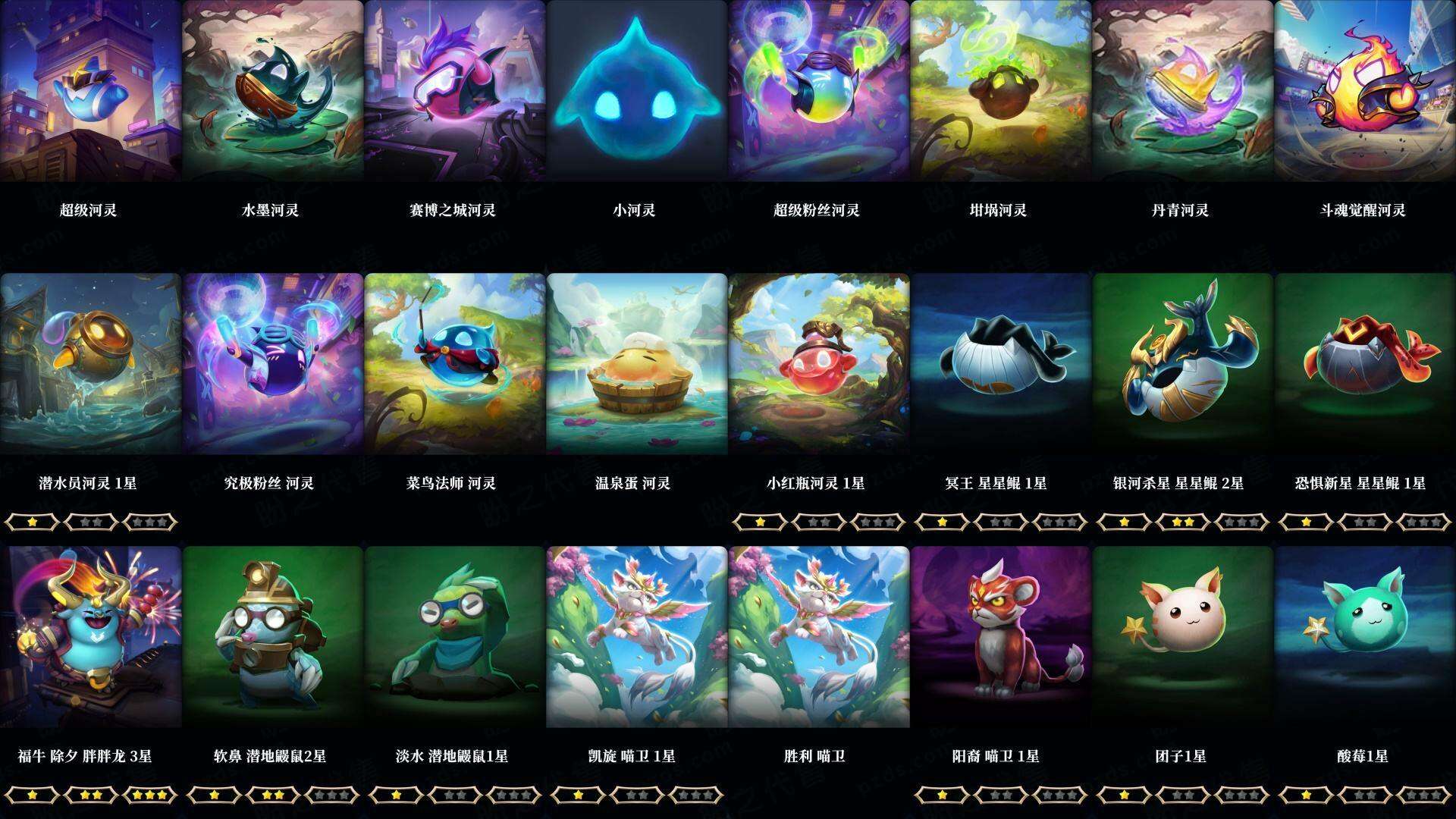
Task: Choose 3-star tier under 小红瓶河灵
Action: click(876, 522)
